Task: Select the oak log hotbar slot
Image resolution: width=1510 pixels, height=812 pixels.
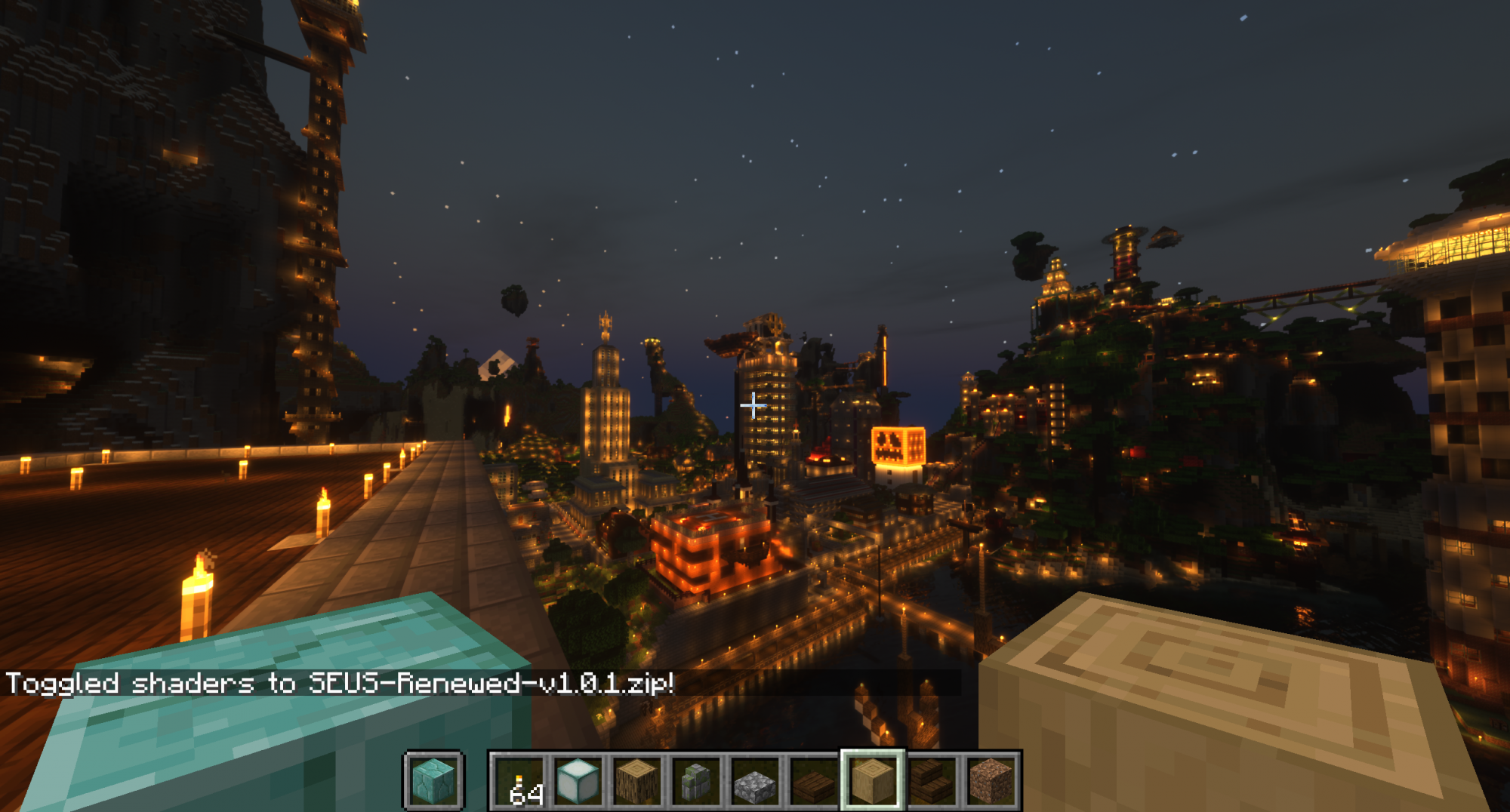Action: 637,780
